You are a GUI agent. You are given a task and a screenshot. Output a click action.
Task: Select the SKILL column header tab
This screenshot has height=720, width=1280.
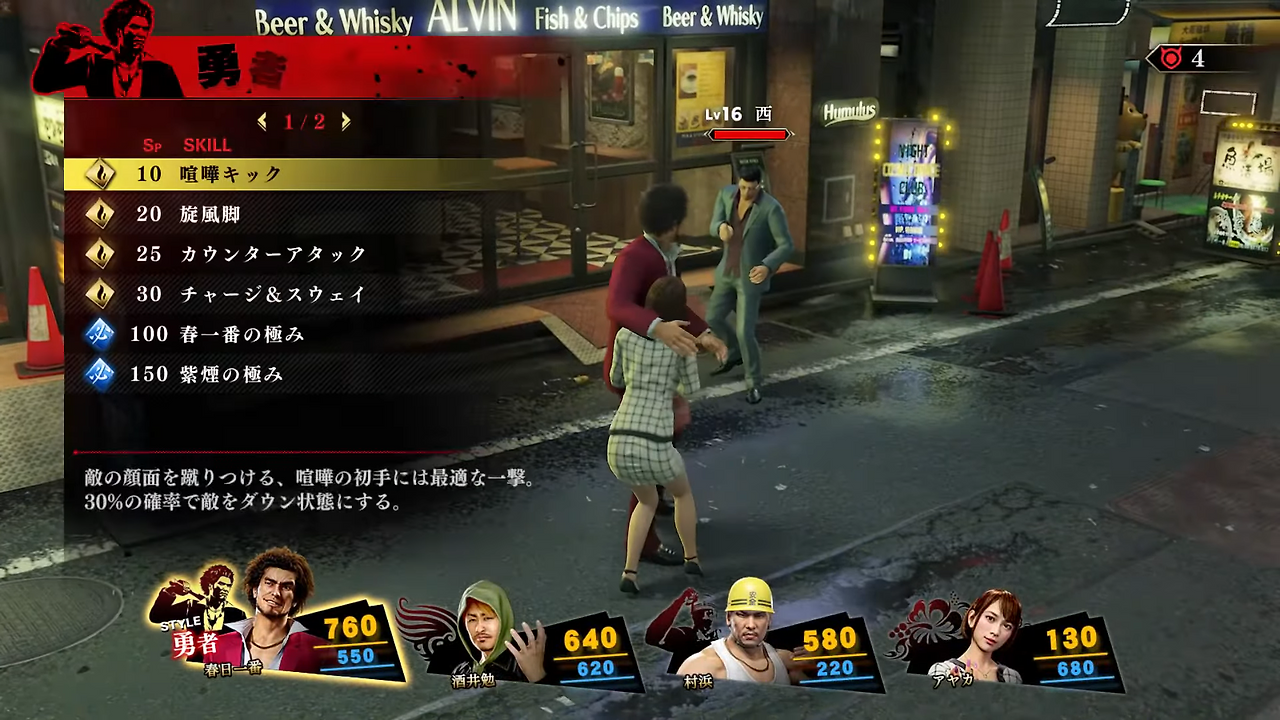pyautogui.click(x=207, y=145)
